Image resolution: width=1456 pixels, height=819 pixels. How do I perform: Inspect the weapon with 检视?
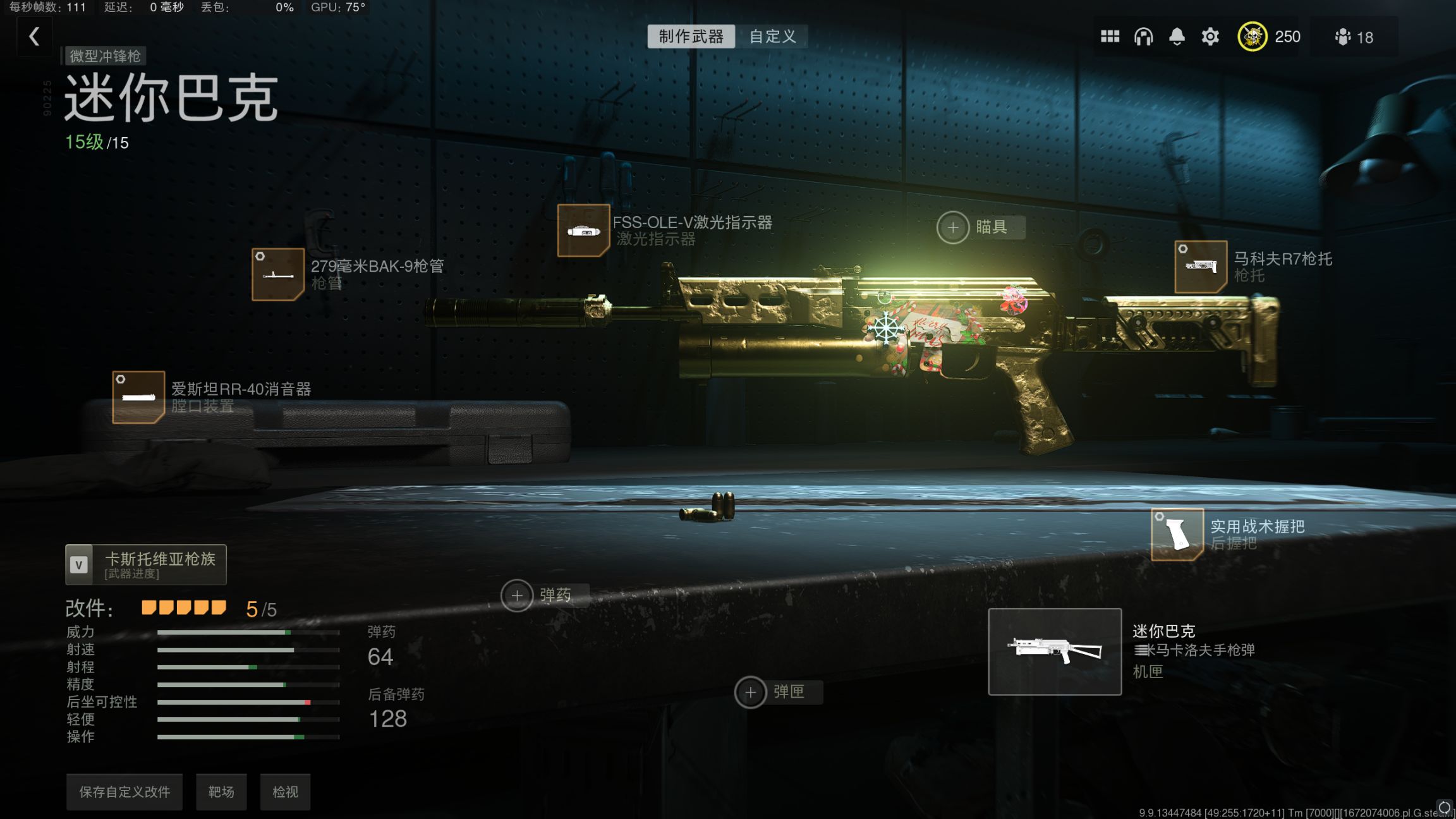[x=285, y=792]
